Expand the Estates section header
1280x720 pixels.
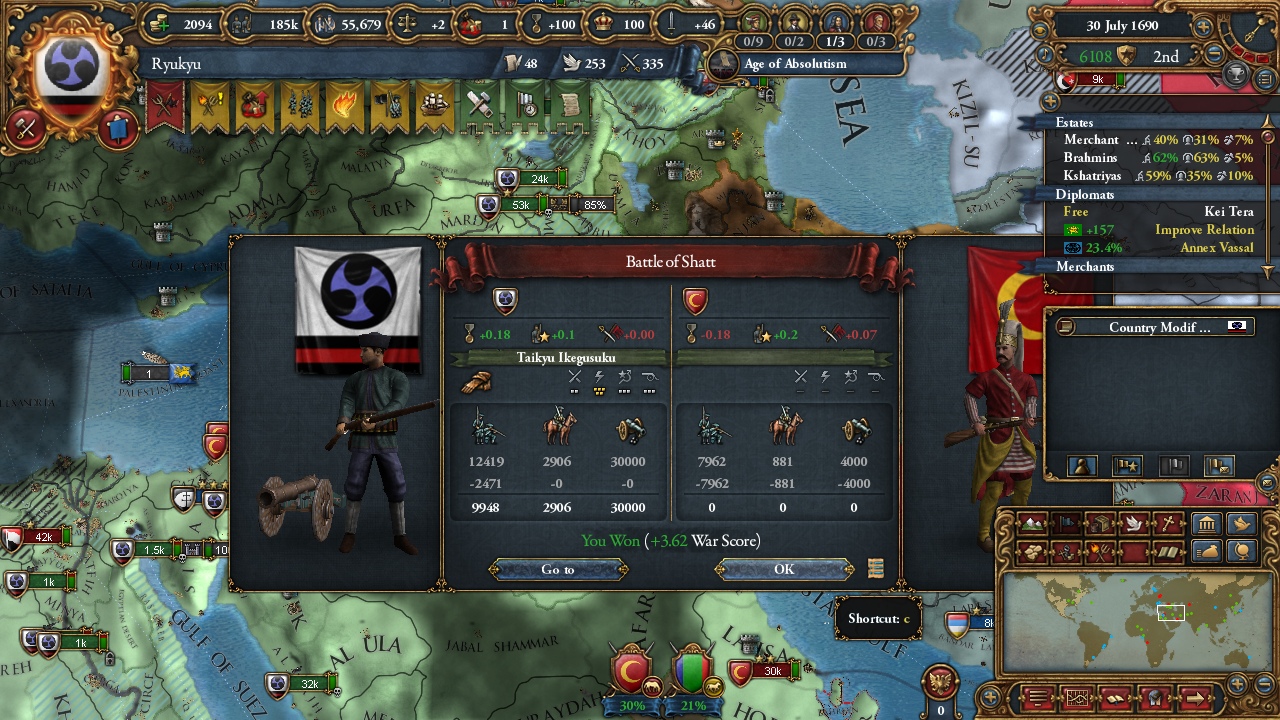pyautogui.click(x=1075, y=122)
